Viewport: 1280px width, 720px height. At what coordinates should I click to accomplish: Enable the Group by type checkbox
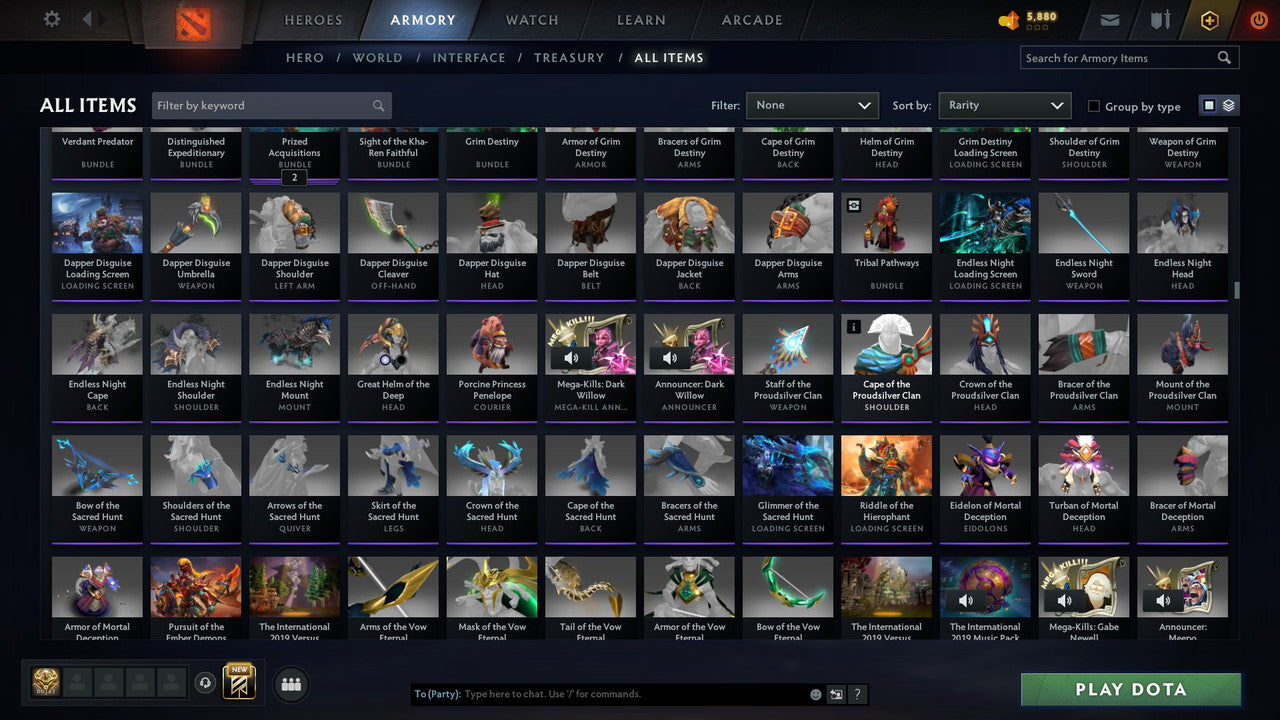coord(1093,106)
